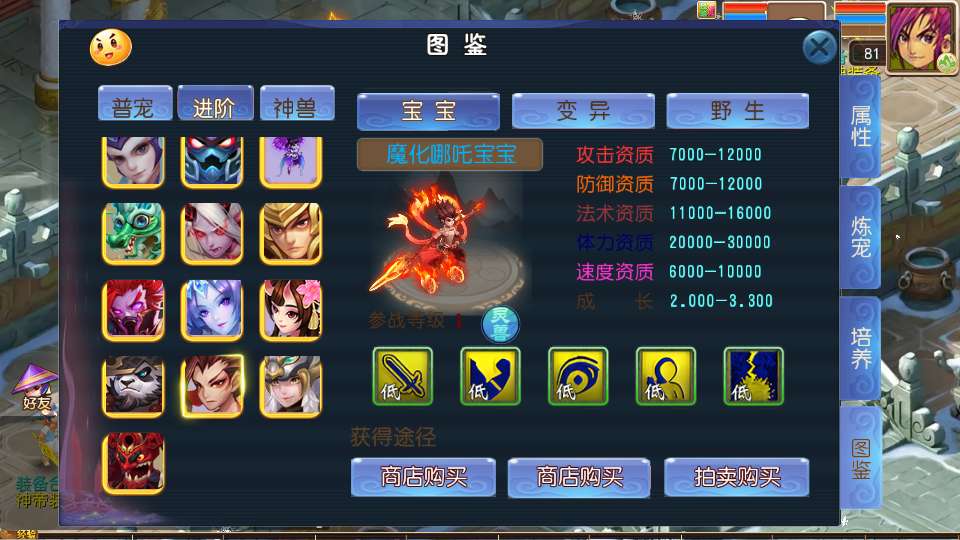Open the 神兽 pet category tab
Image resolution: width=960 pixels, height=540 pixels.
pos(296,107)
